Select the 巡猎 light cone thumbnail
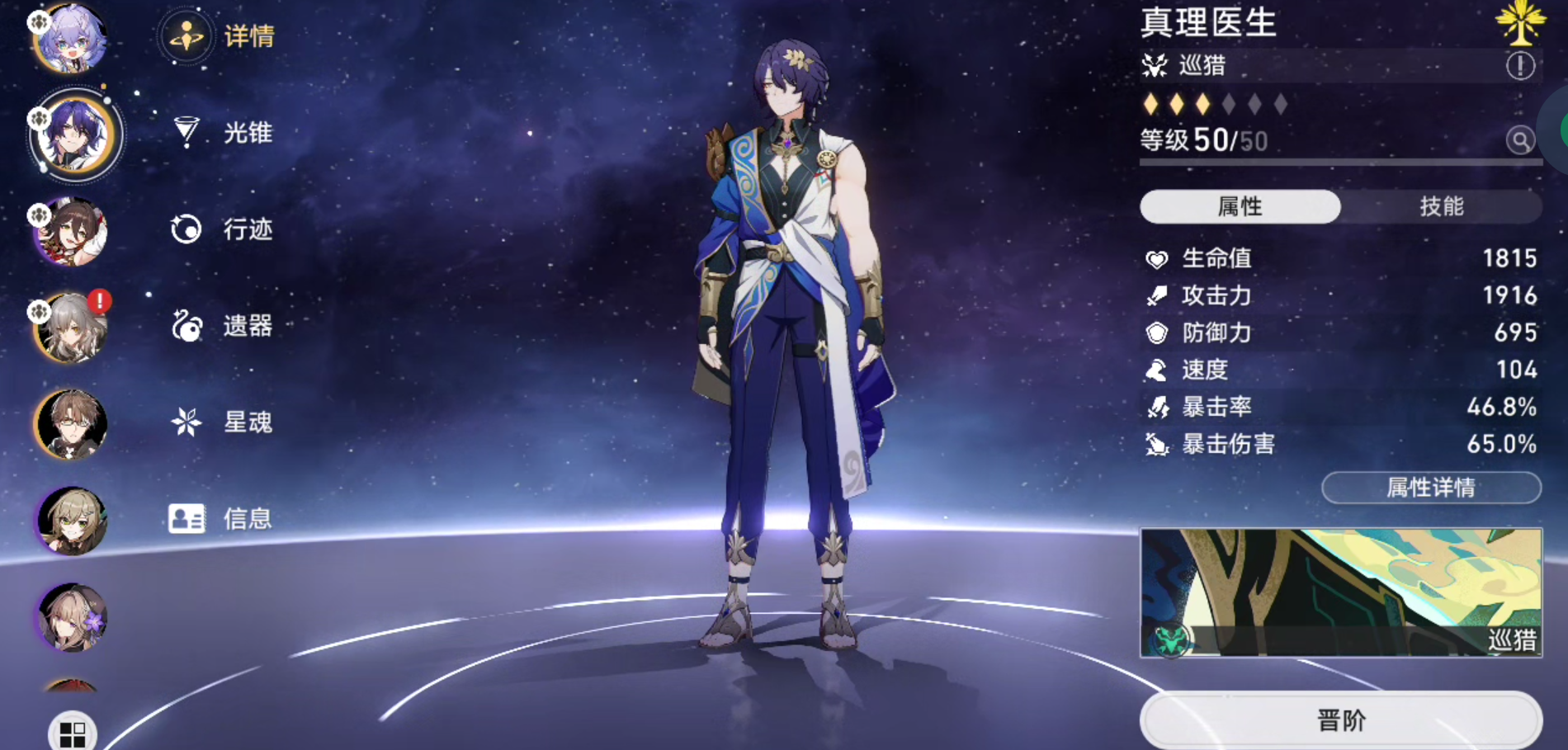 [1341, 592]
